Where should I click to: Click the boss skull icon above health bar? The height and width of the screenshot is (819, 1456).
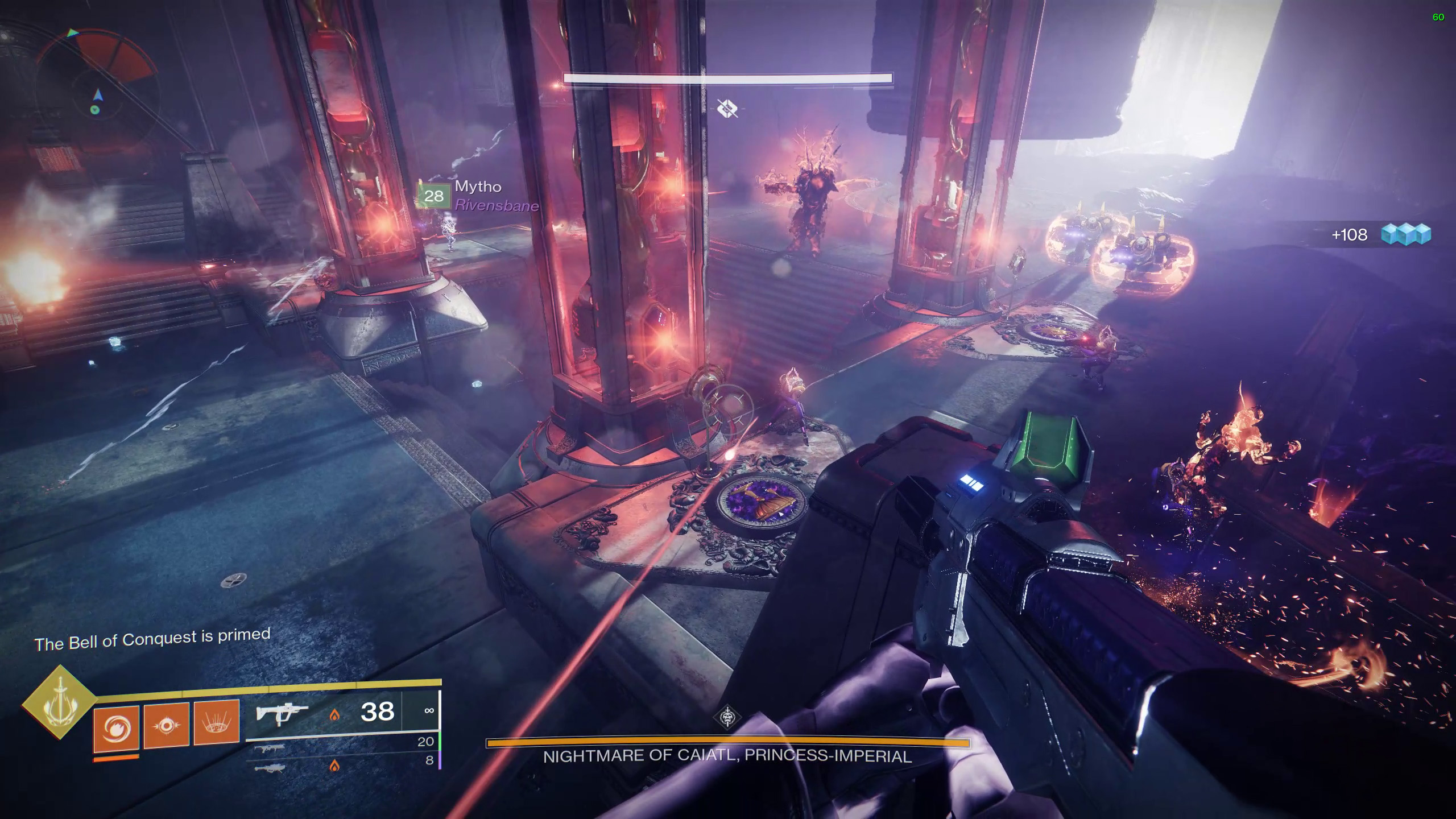[x=727, y=717]
